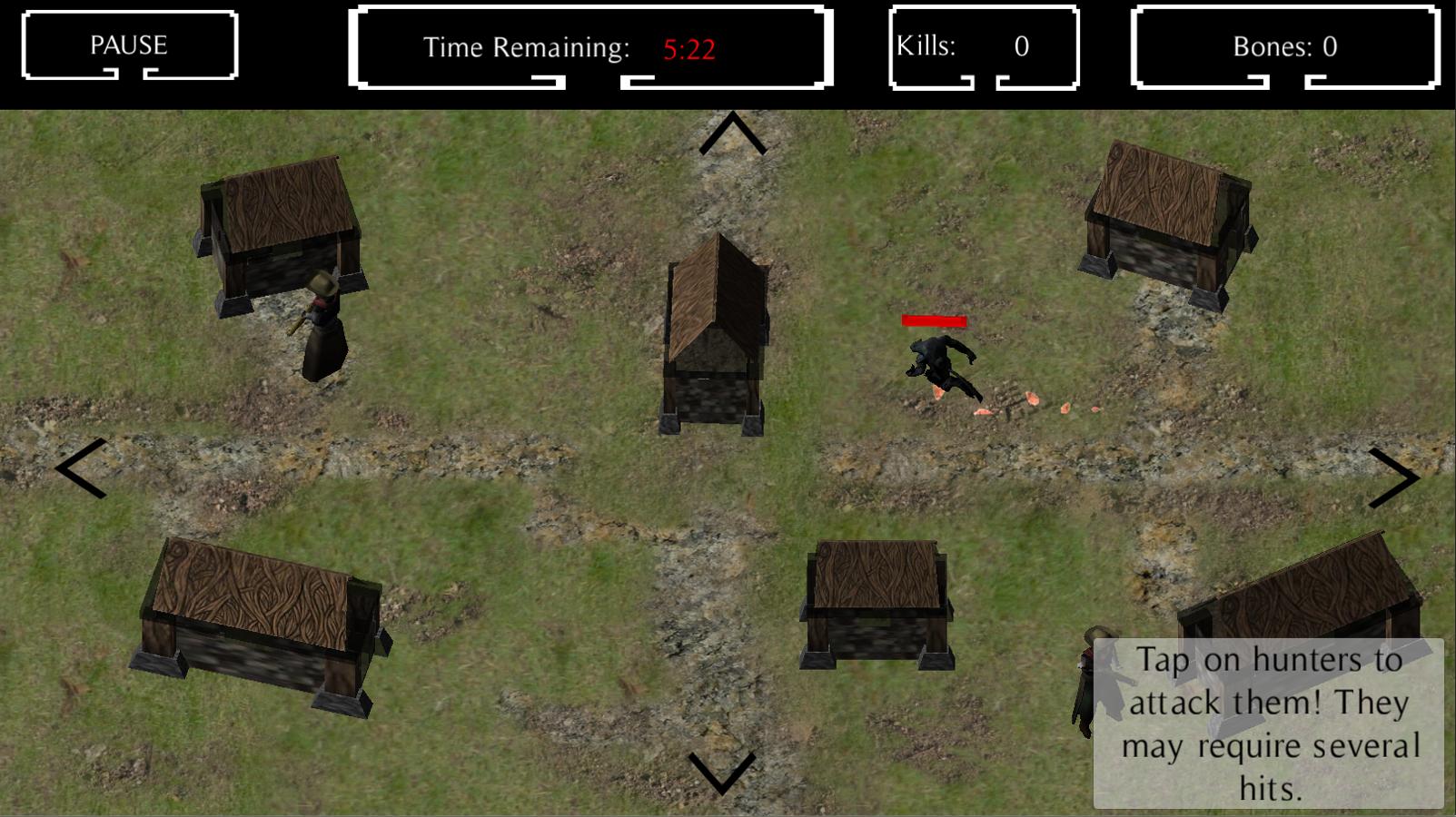Tap the up arrow to move camera
1456x817 pixels.
click(x=732, y=134)
